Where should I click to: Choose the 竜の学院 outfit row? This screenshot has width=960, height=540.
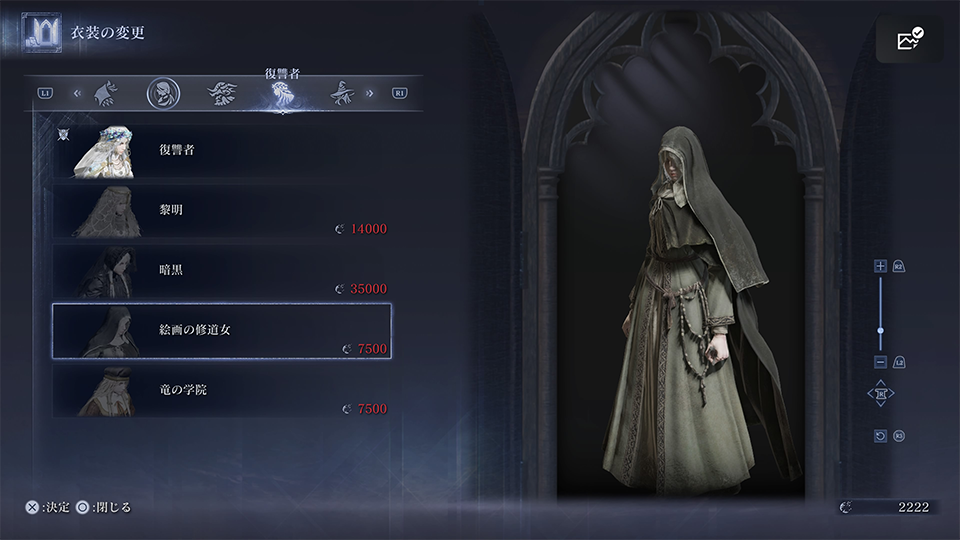(x=222, y=390)
